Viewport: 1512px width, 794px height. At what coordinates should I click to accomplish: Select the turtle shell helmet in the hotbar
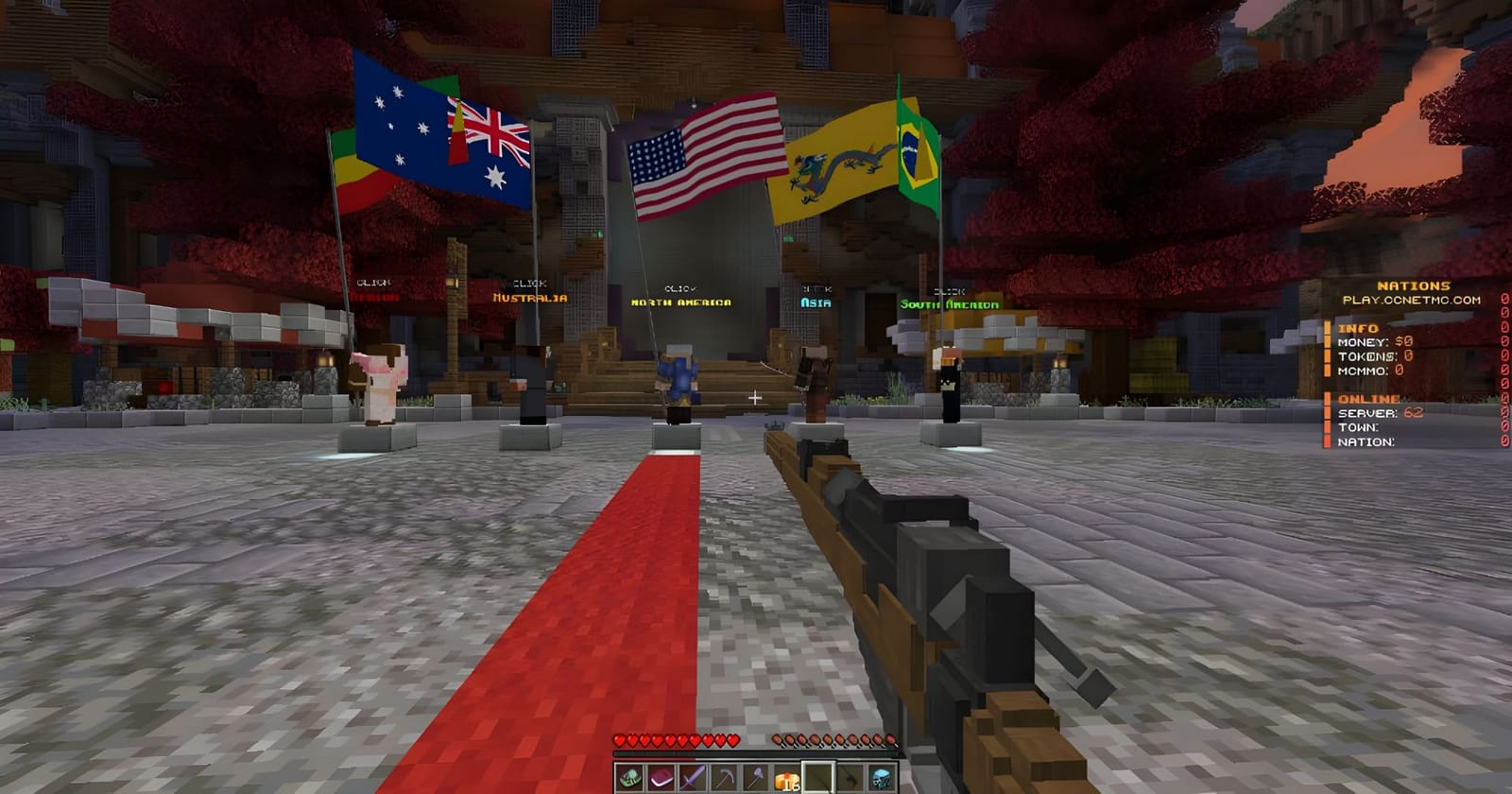pyautogui.click(x=629, y=777)
